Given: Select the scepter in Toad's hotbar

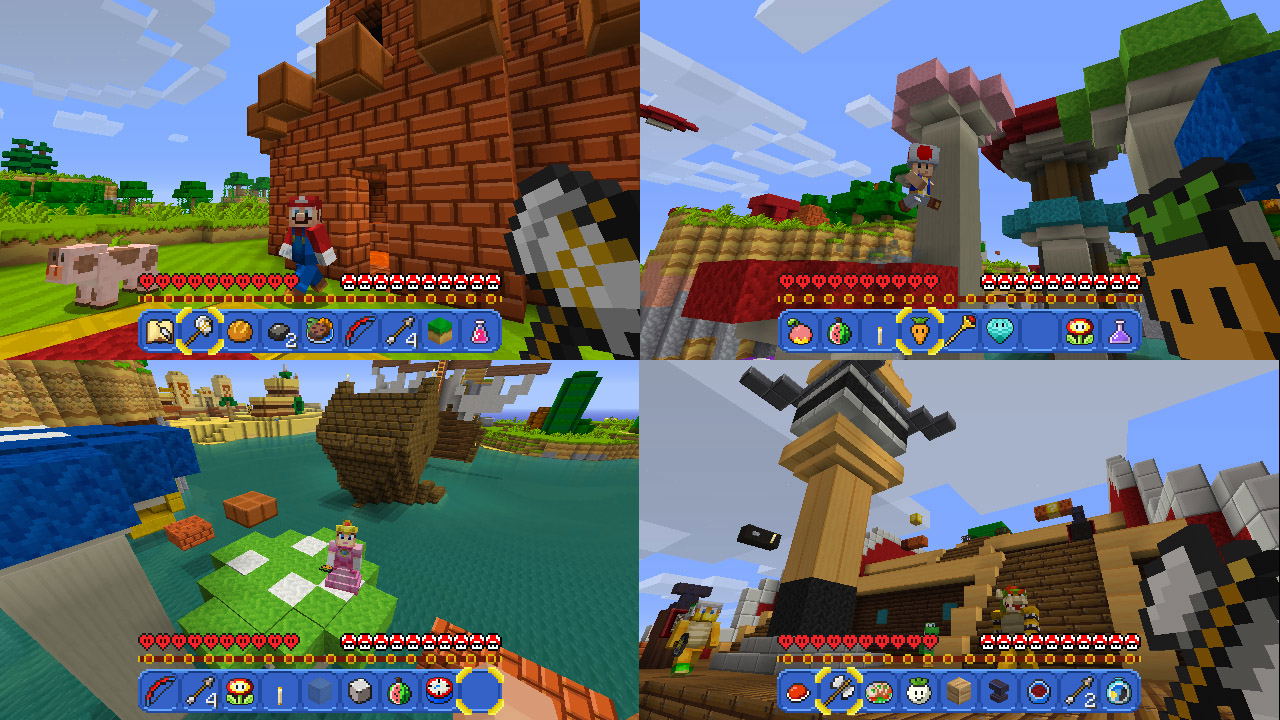Looking at the screenshot, I should 958,332.
